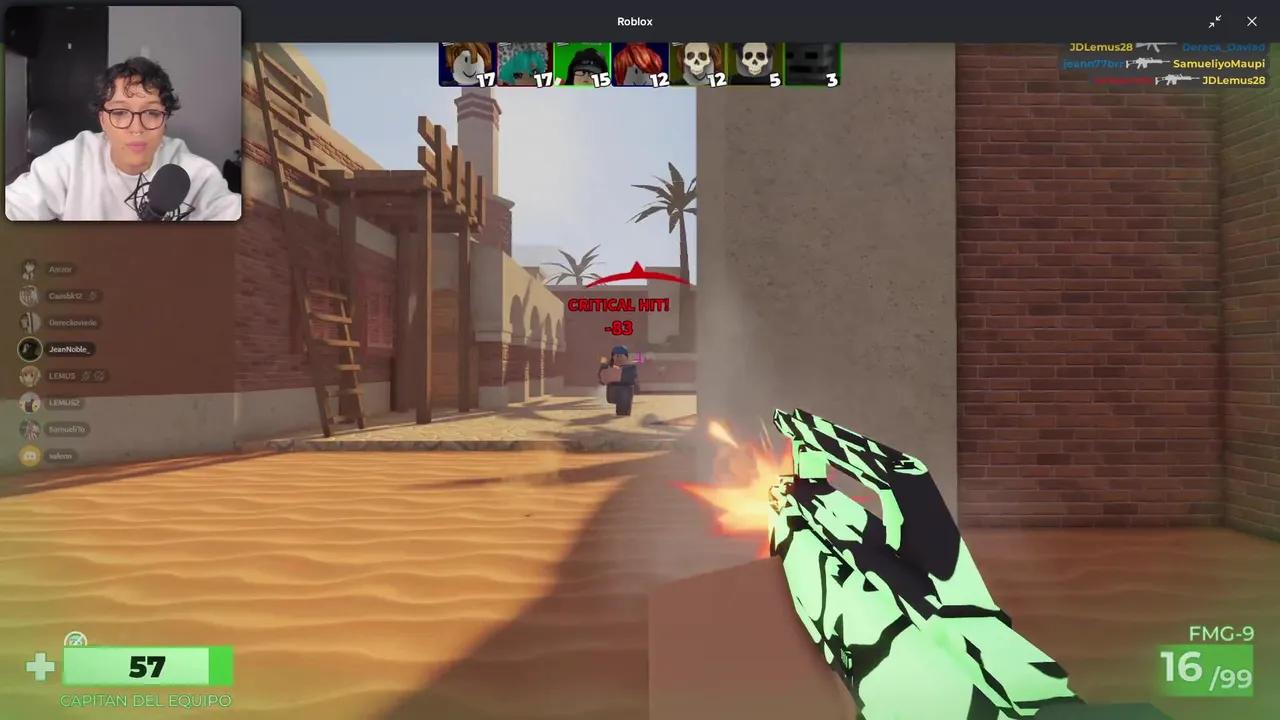Click the skull portrait showing 3 kills

(810, 62)
